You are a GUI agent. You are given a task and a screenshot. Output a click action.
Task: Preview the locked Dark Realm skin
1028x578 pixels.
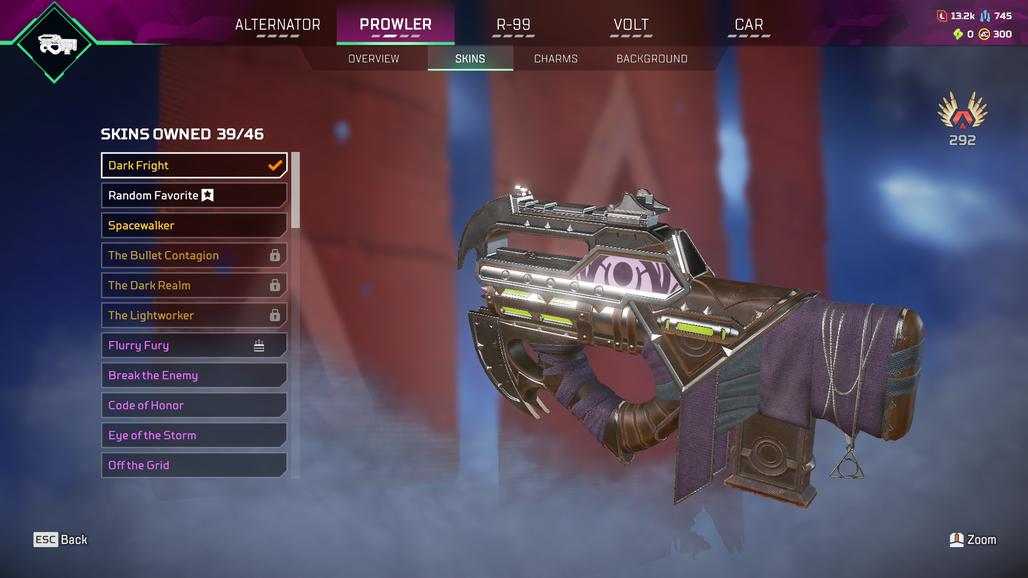194,286
